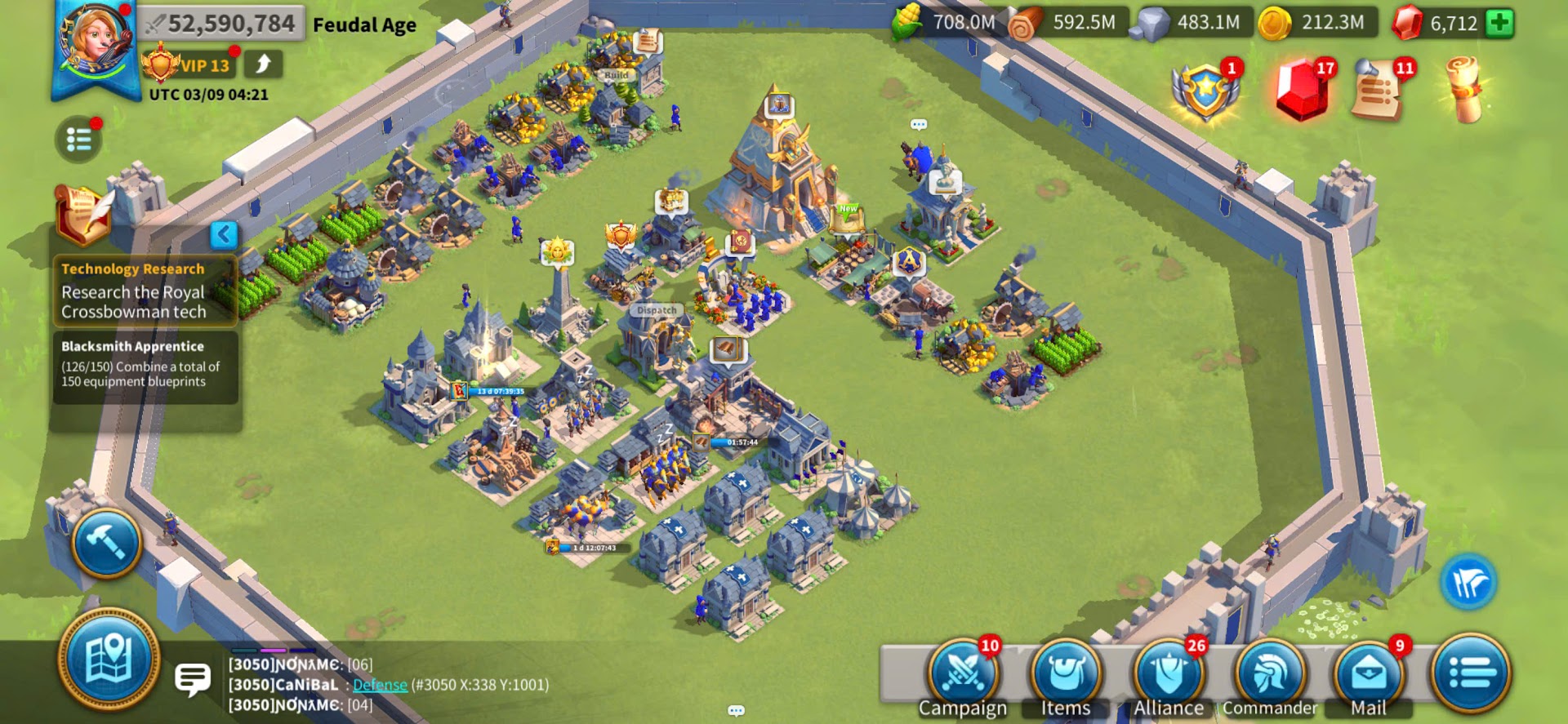The width and height of the screenshot is (1568, 724).
Task: Open the quest scroll and quill icon
Action: pos(82,215)
